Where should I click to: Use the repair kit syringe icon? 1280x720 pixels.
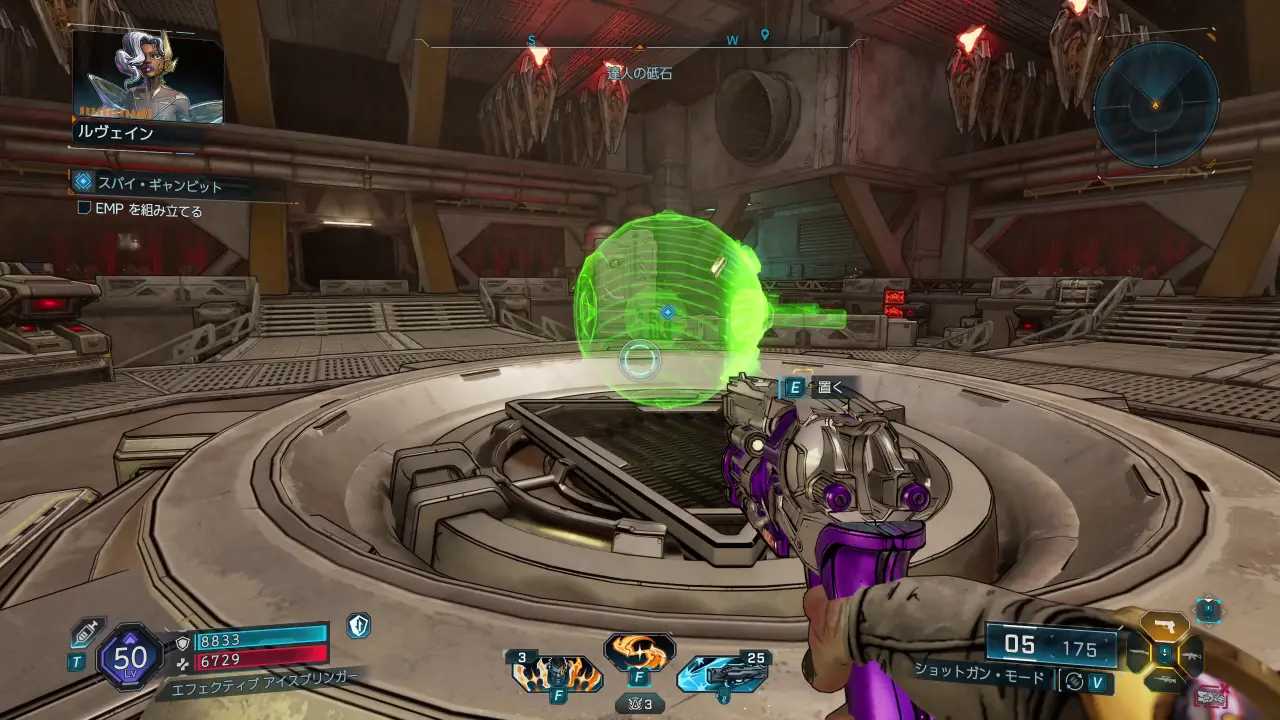[x=87, y=633]
